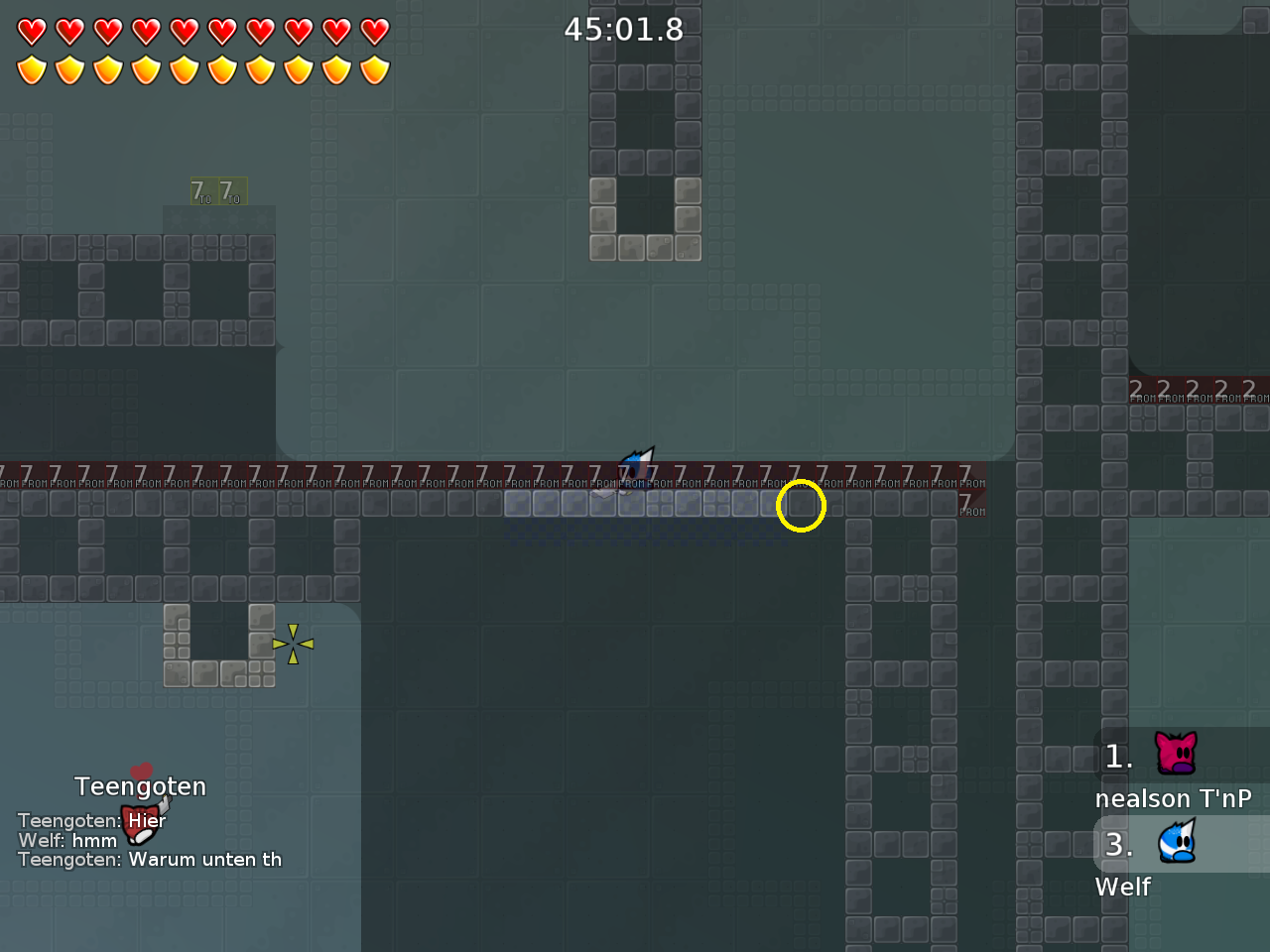Select the rank 1 scoreboard entry
The height and width of the screenshot is (952, 1270).
[x=1119, y=758]
